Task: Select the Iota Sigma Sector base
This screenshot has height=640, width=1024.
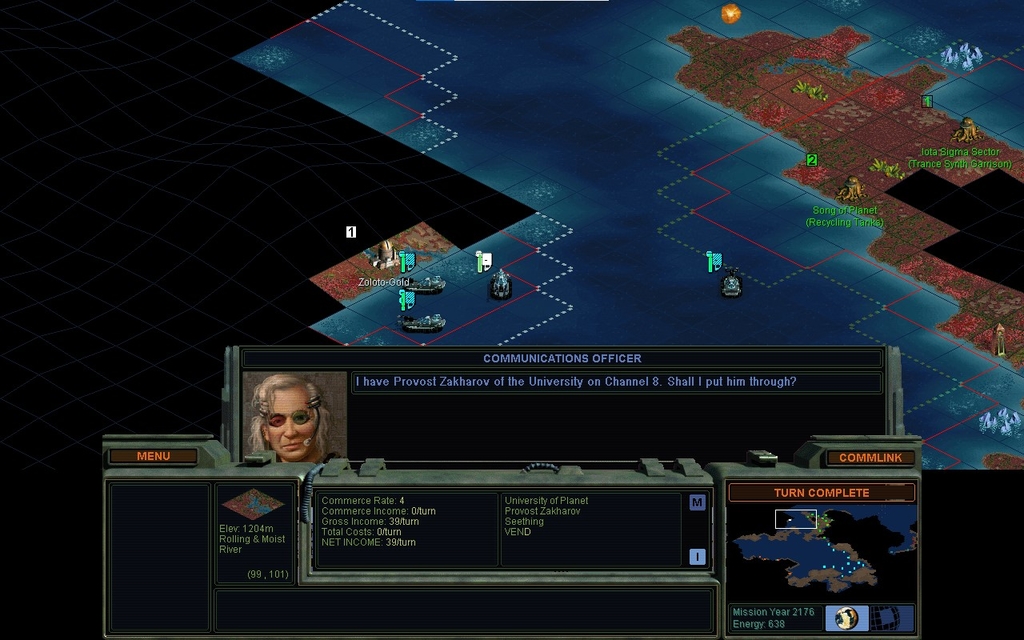Action: point(966,130)
